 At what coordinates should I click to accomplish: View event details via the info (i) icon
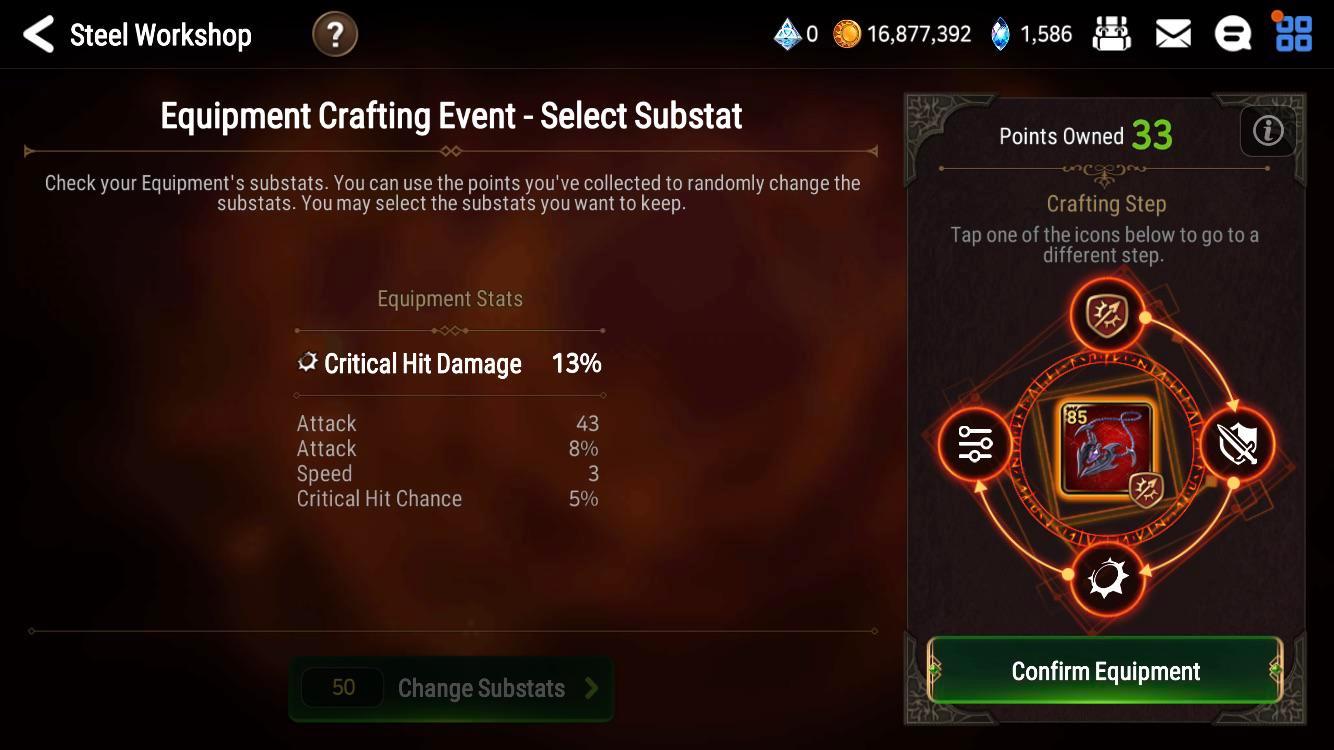click(1267, 130)
